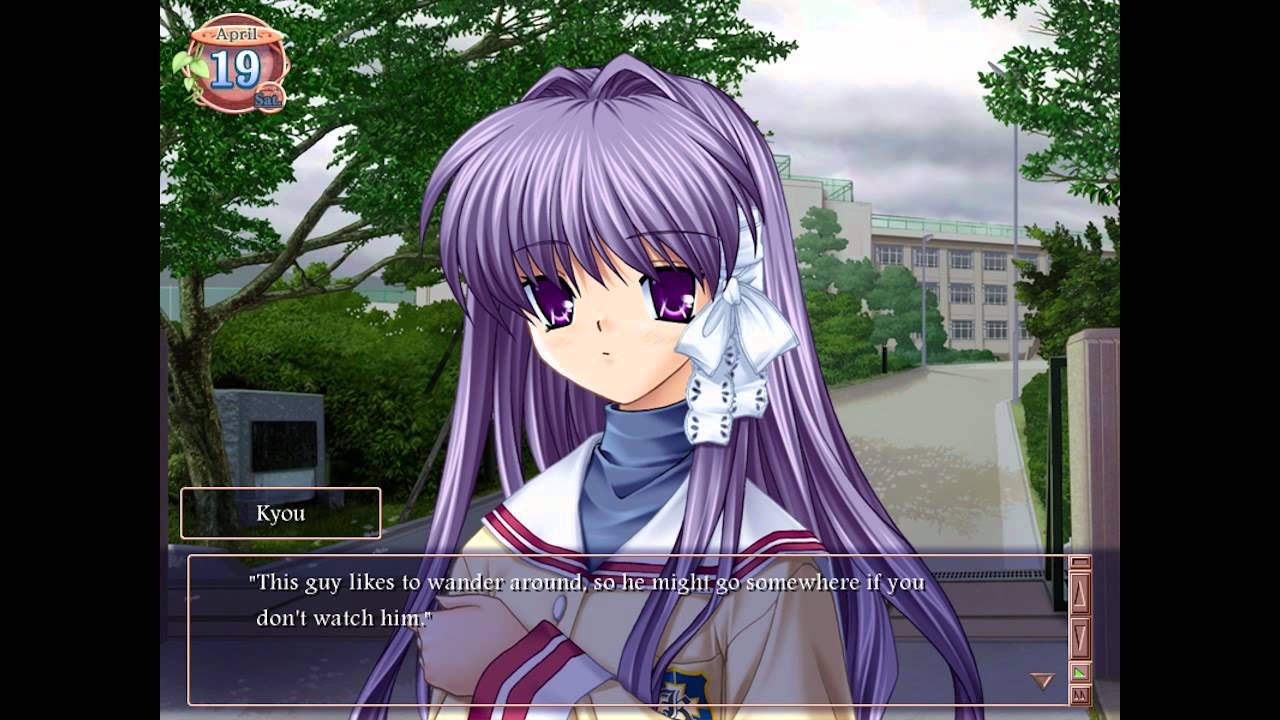Click the up arrow to view previous text

coord(1080,592)
